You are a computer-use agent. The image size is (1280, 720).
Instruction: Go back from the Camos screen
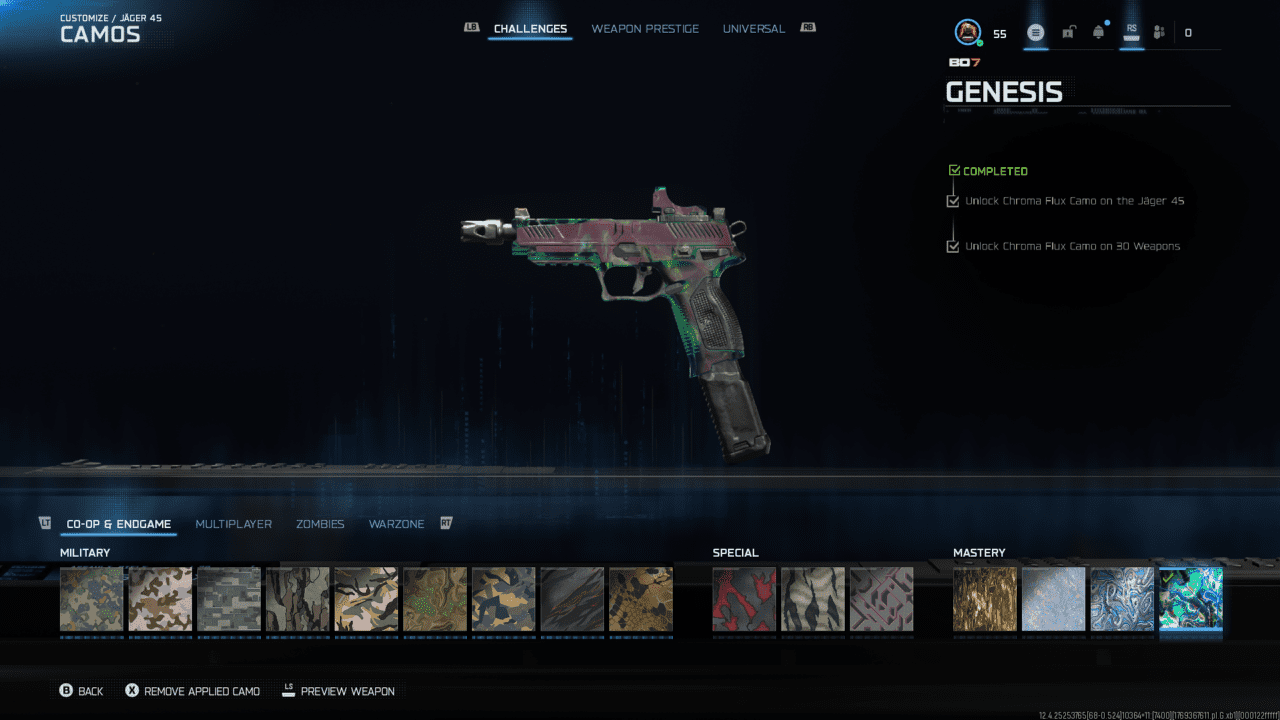[81, 691]
